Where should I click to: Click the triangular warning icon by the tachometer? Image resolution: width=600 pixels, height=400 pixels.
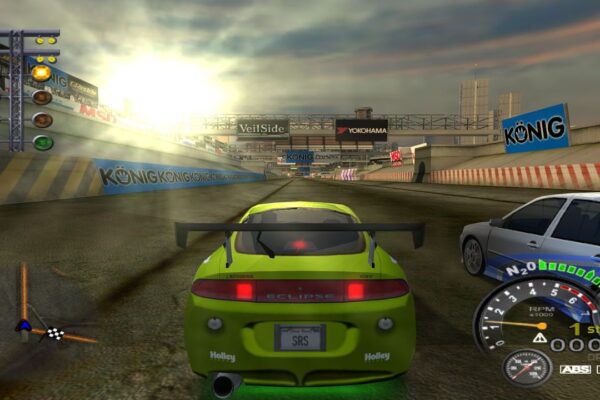coord(539,341)
